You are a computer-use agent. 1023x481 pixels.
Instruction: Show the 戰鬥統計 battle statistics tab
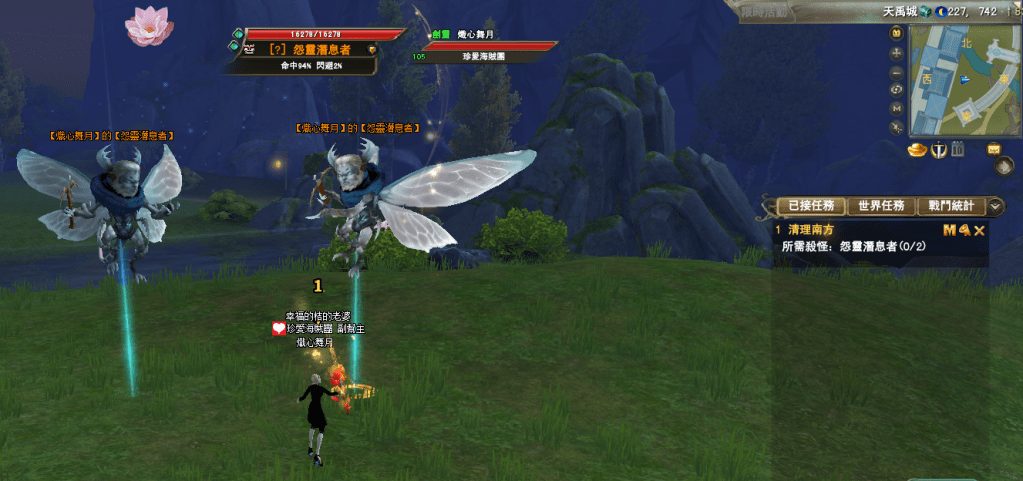(950, 206)
